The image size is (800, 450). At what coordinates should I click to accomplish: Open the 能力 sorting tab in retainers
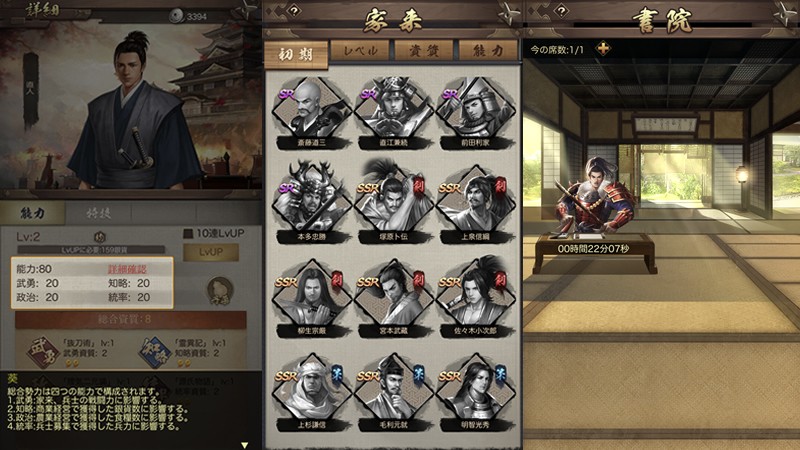click(488, 52)
